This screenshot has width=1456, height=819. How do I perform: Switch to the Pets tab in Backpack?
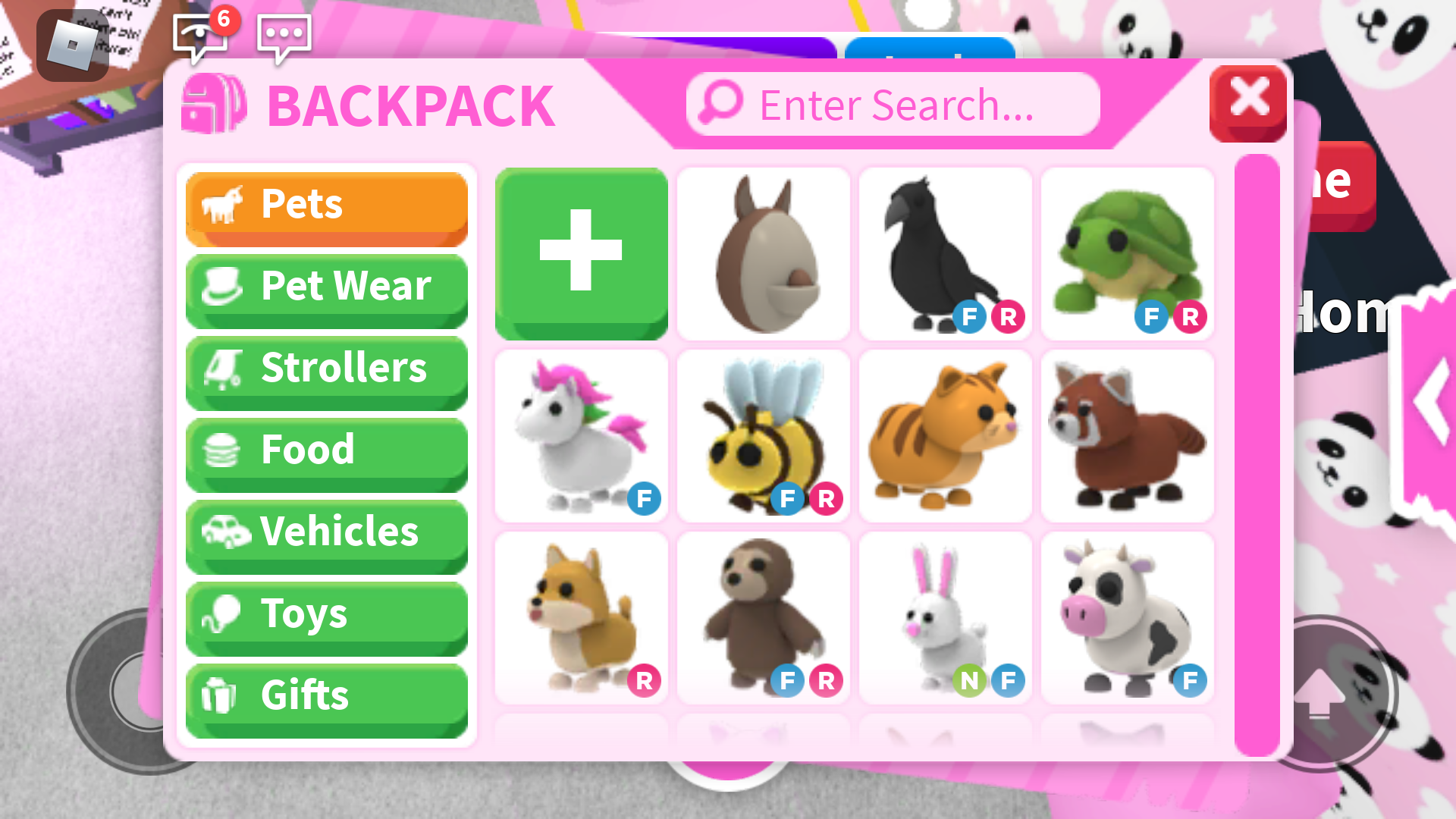click(326, 203)
